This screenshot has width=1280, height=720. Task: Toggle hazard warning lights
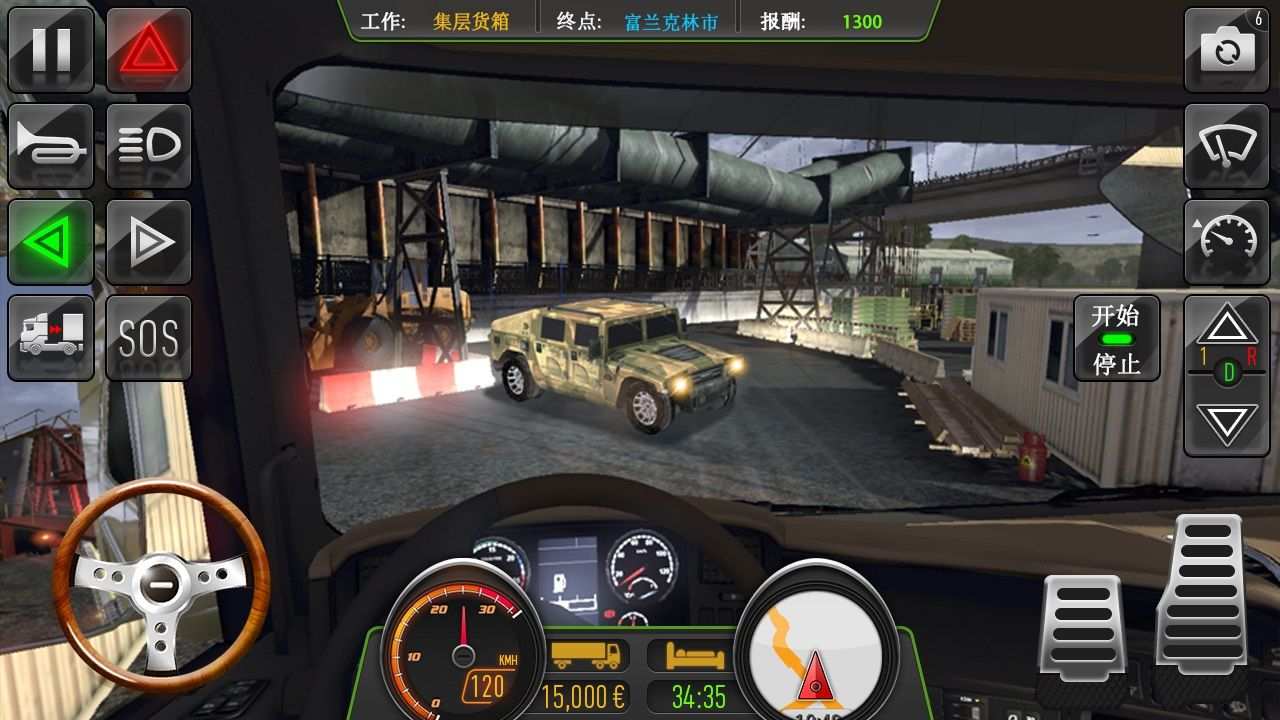(x=146, y=50)
